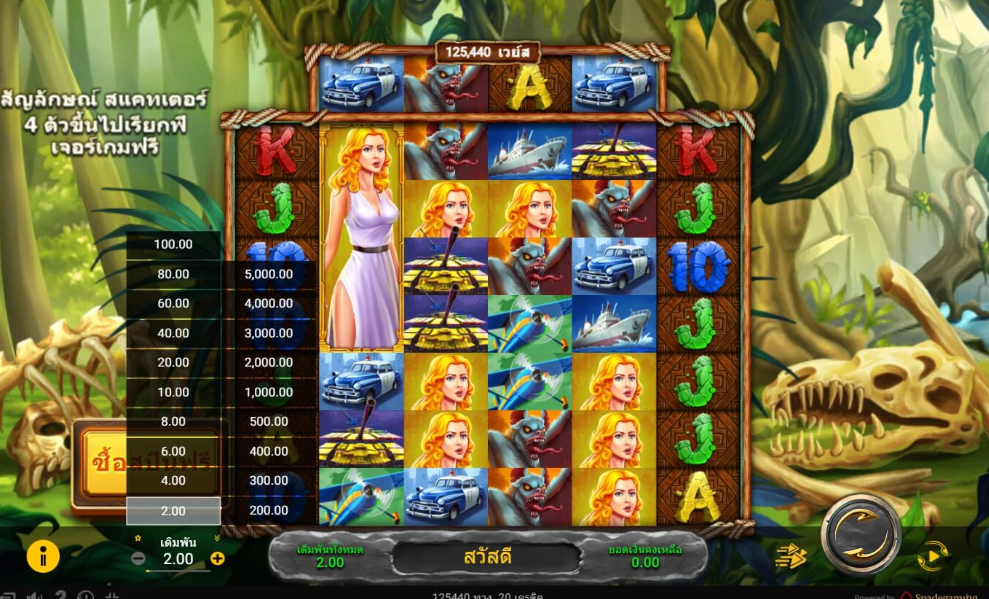Image resolution: width=989 pixels, height=599 pixels.
Task: Choose the 20.00 bet option
Action: pos(172,362)
